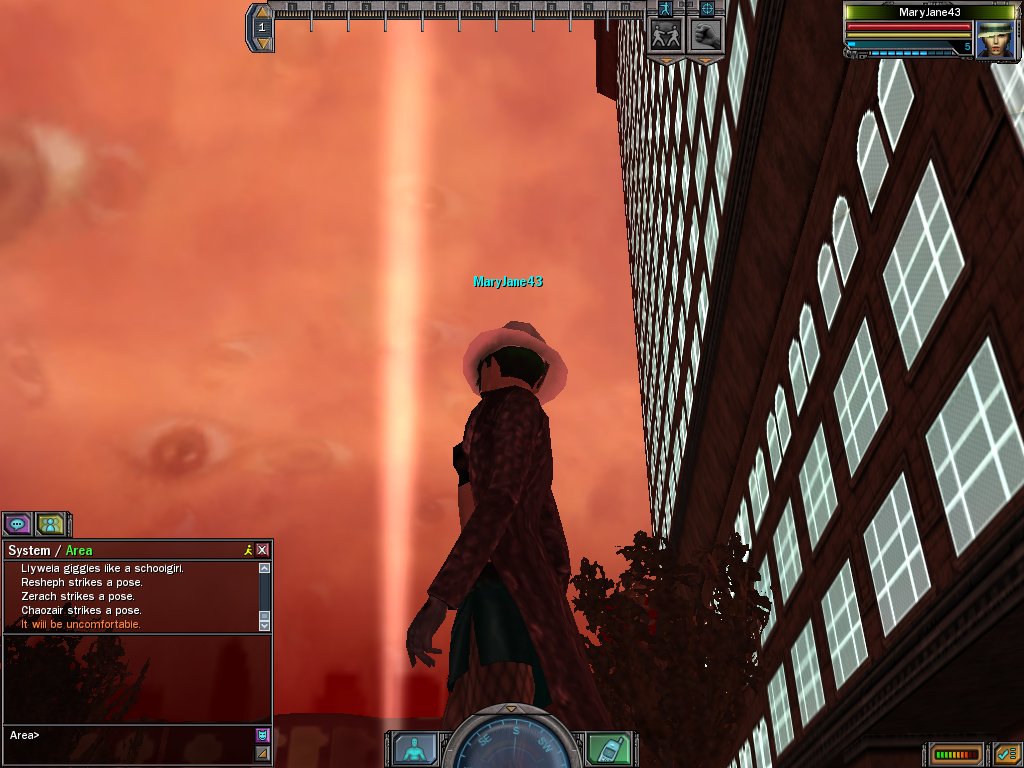Click the yellow running-figure emote icon
Screen dimensions: 1024x768
click(x=247, y=550)
